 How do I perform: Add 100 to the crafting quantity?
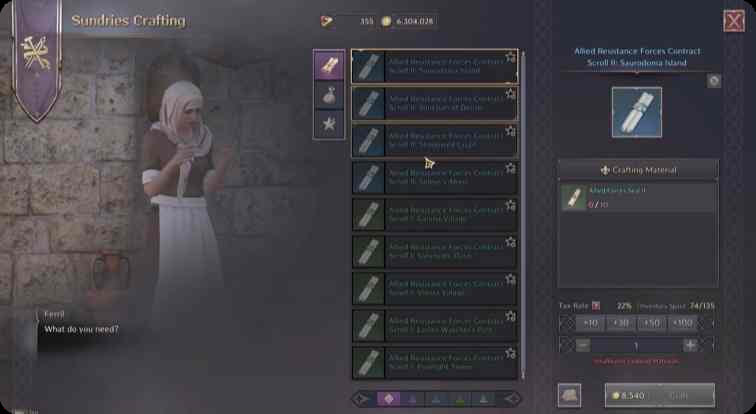684,323
